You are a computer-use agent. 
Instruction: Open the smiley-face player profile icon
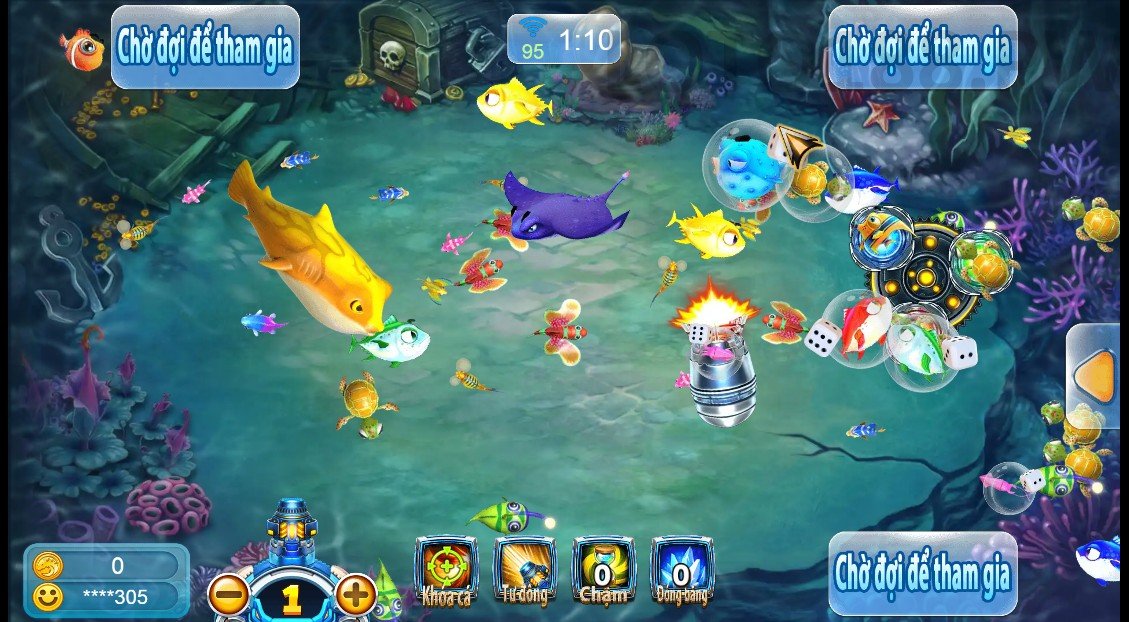[x=48, y=597]
